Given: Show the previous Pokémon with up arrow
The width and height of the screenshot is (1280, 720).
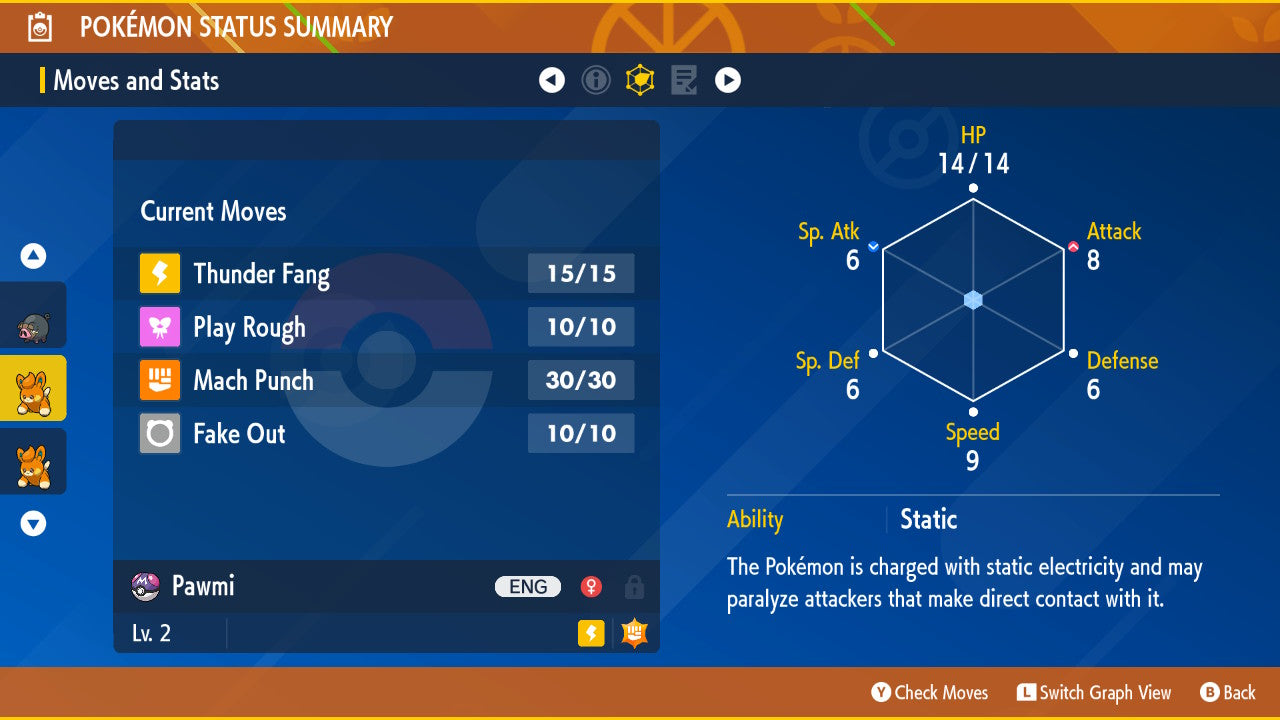Looking at the screenshot, I should point(33,257).
